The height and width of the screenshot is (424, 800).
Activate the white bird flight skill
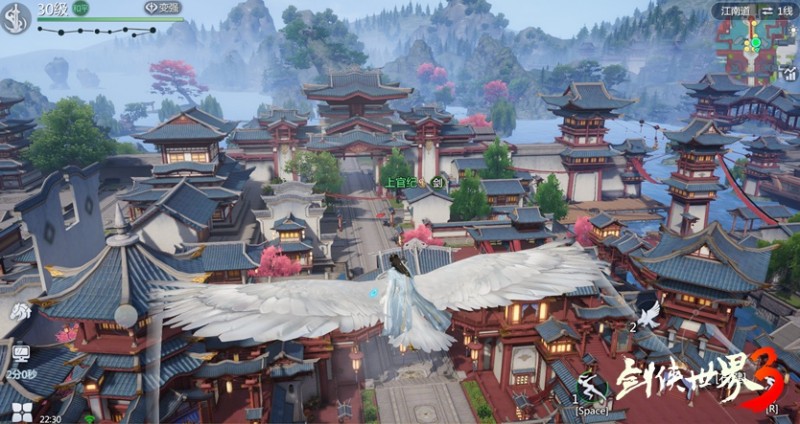(x=649, y=314)
